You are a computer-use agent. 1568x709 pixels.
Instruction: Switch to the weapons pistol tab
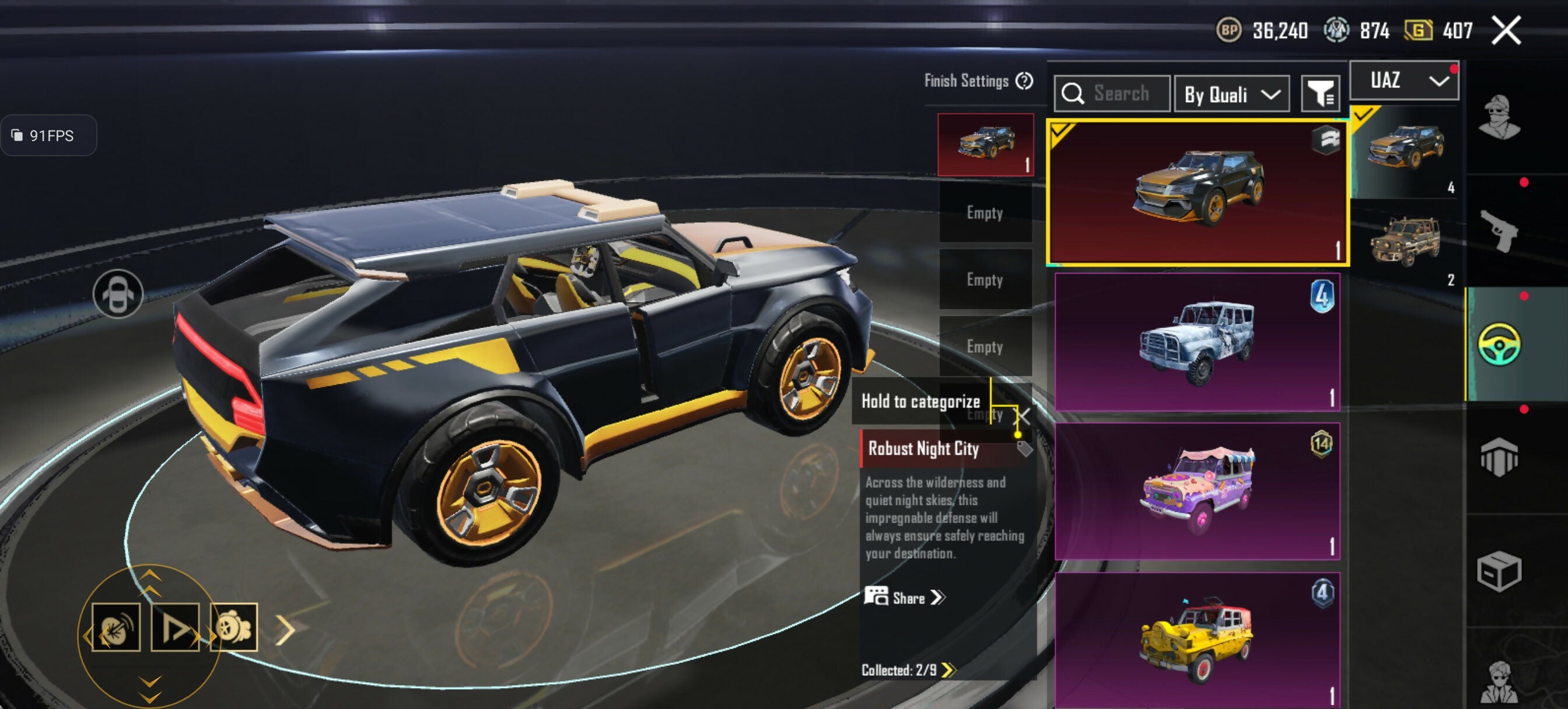[x=1499, y=231]
